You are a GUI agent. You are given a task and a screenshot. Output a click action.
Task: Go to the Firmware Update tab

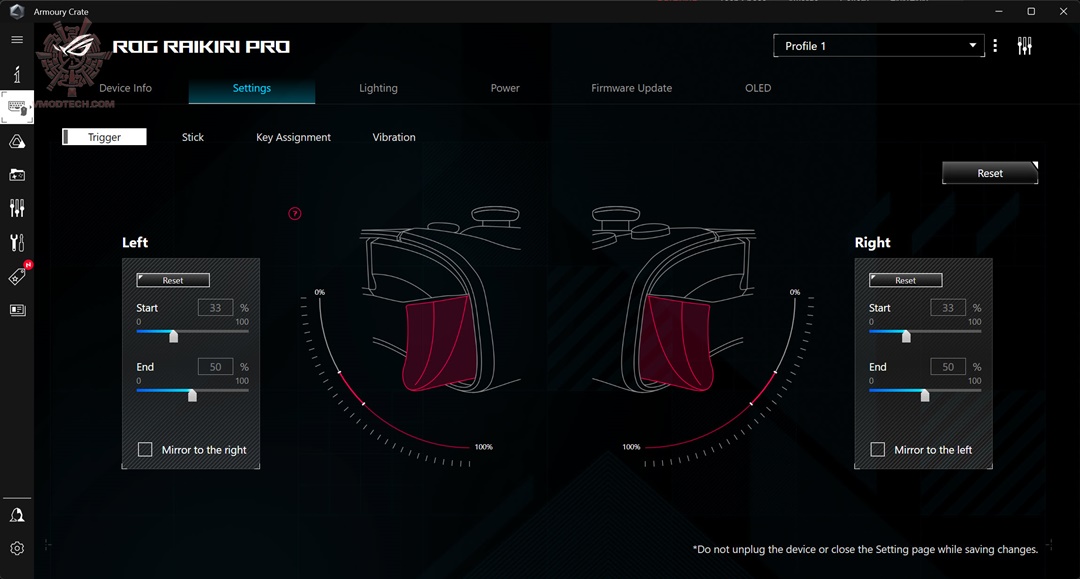[x=631, y=88]
